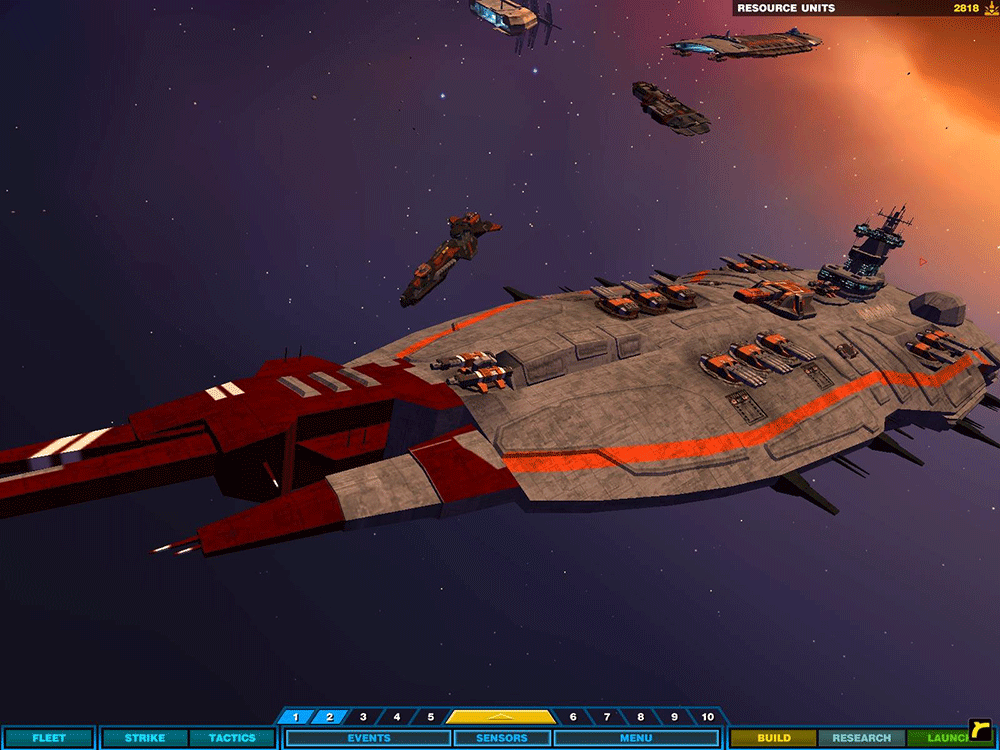Open the Research manager

pos(861,738)
